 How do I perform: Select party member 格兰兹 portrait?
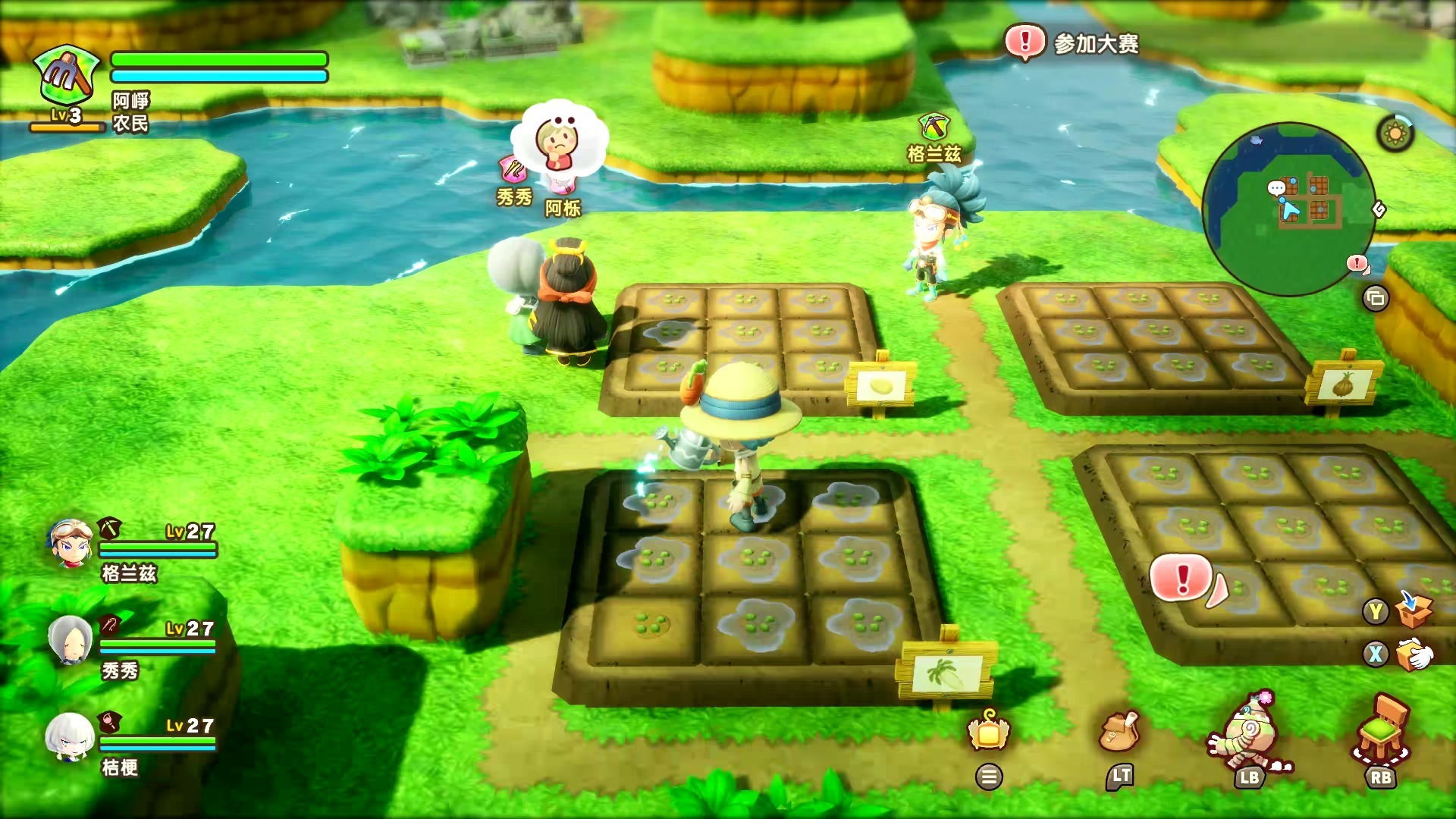tap(71, 542)
